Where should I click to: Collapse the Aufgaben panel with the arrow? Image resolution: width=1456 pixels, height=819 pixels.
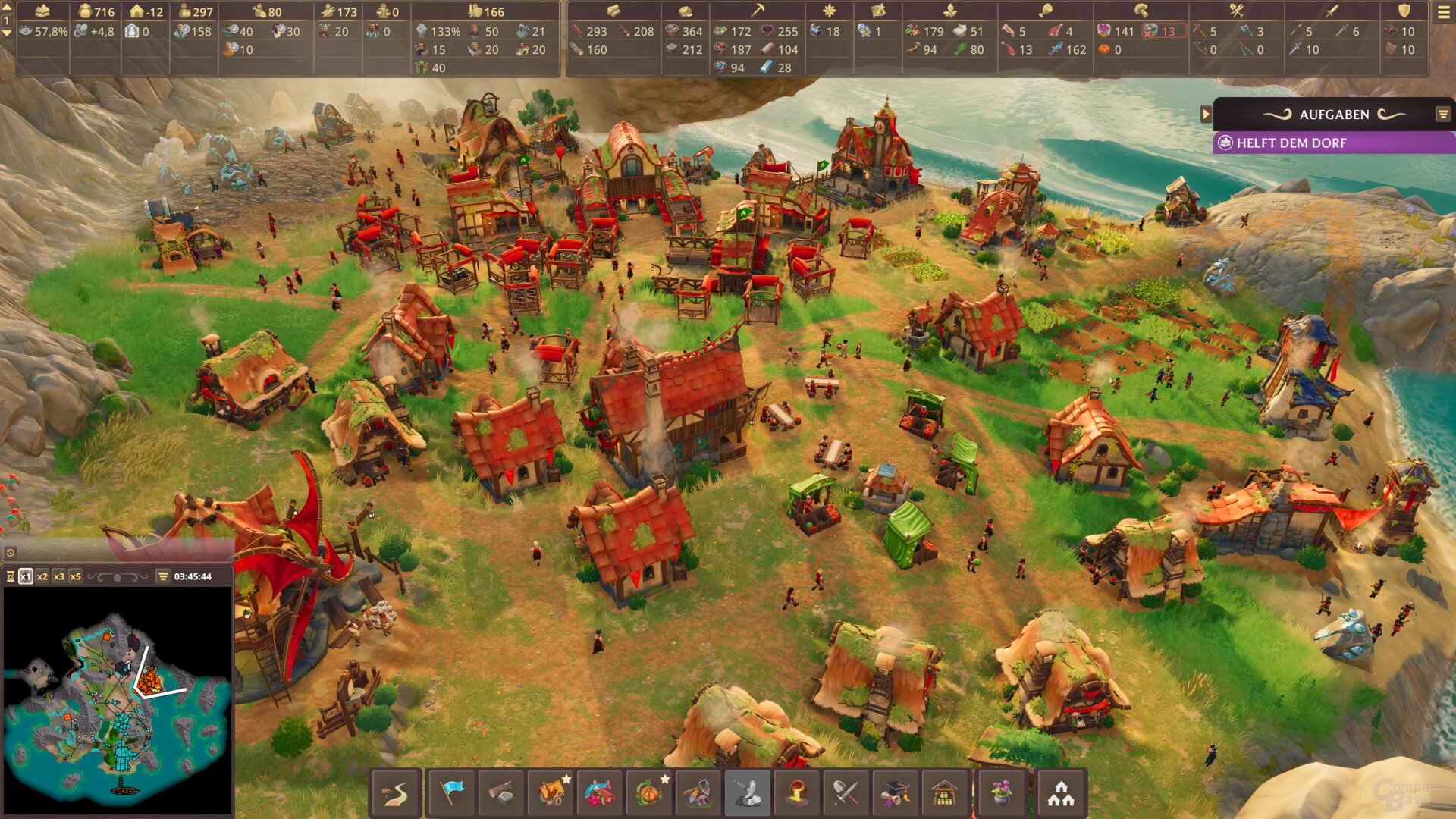(x=1206, y=115)
